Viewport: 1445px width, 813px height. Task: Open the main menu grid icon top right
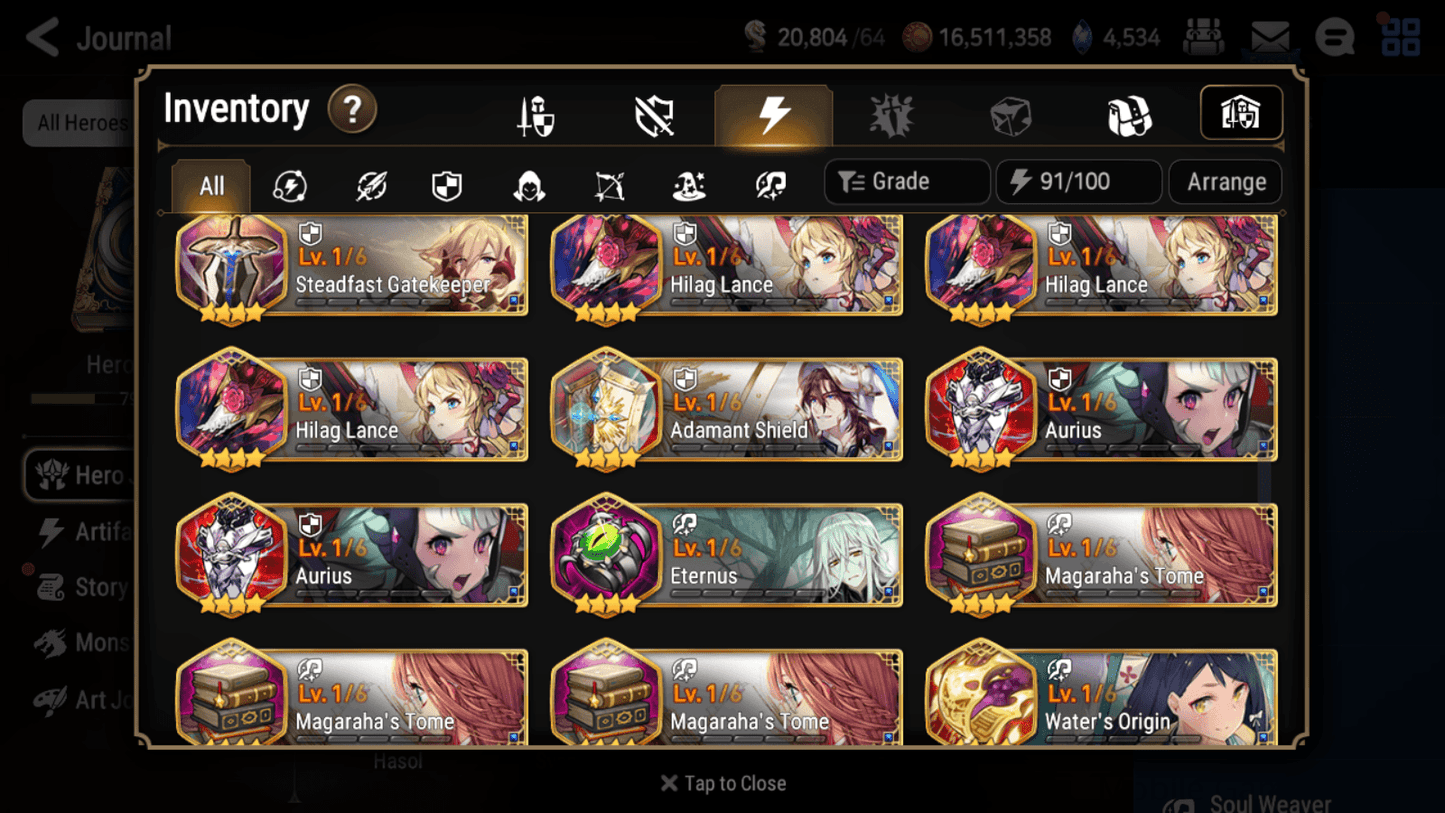click(1399, 36)
